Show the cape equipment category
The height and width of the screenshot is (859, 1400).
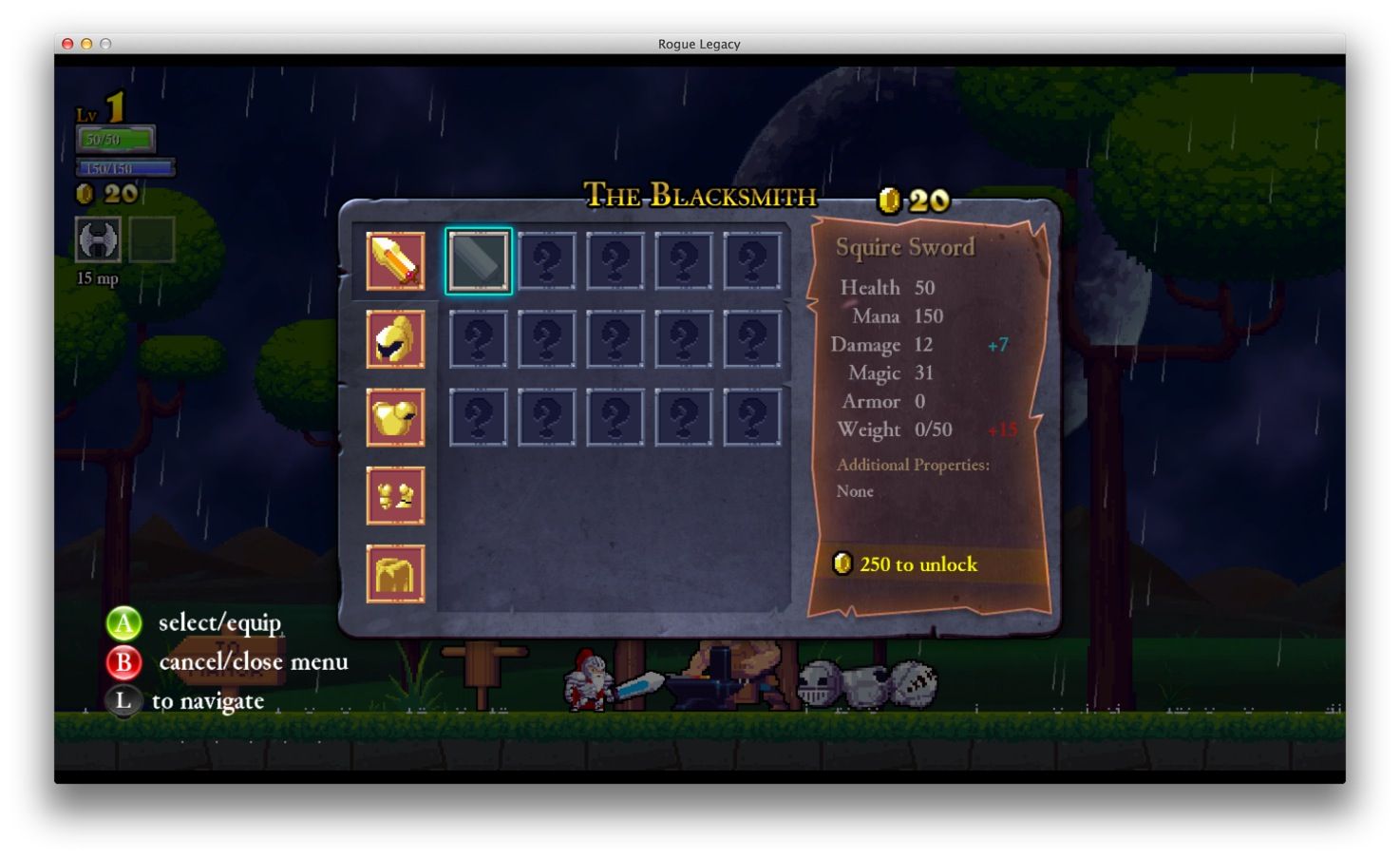tap(395, 573)
